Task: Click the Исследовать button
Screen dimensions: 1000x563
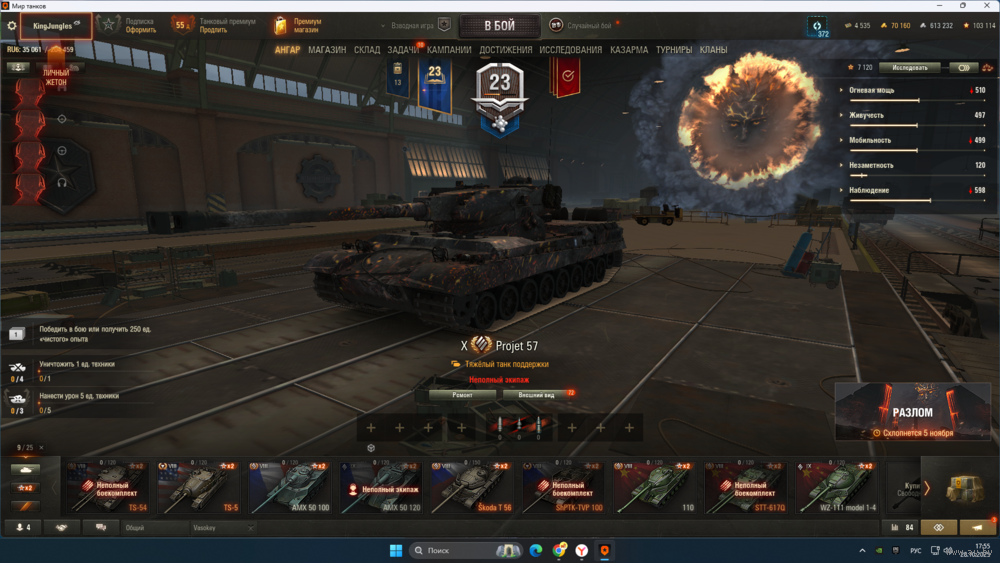Action: 910,68
